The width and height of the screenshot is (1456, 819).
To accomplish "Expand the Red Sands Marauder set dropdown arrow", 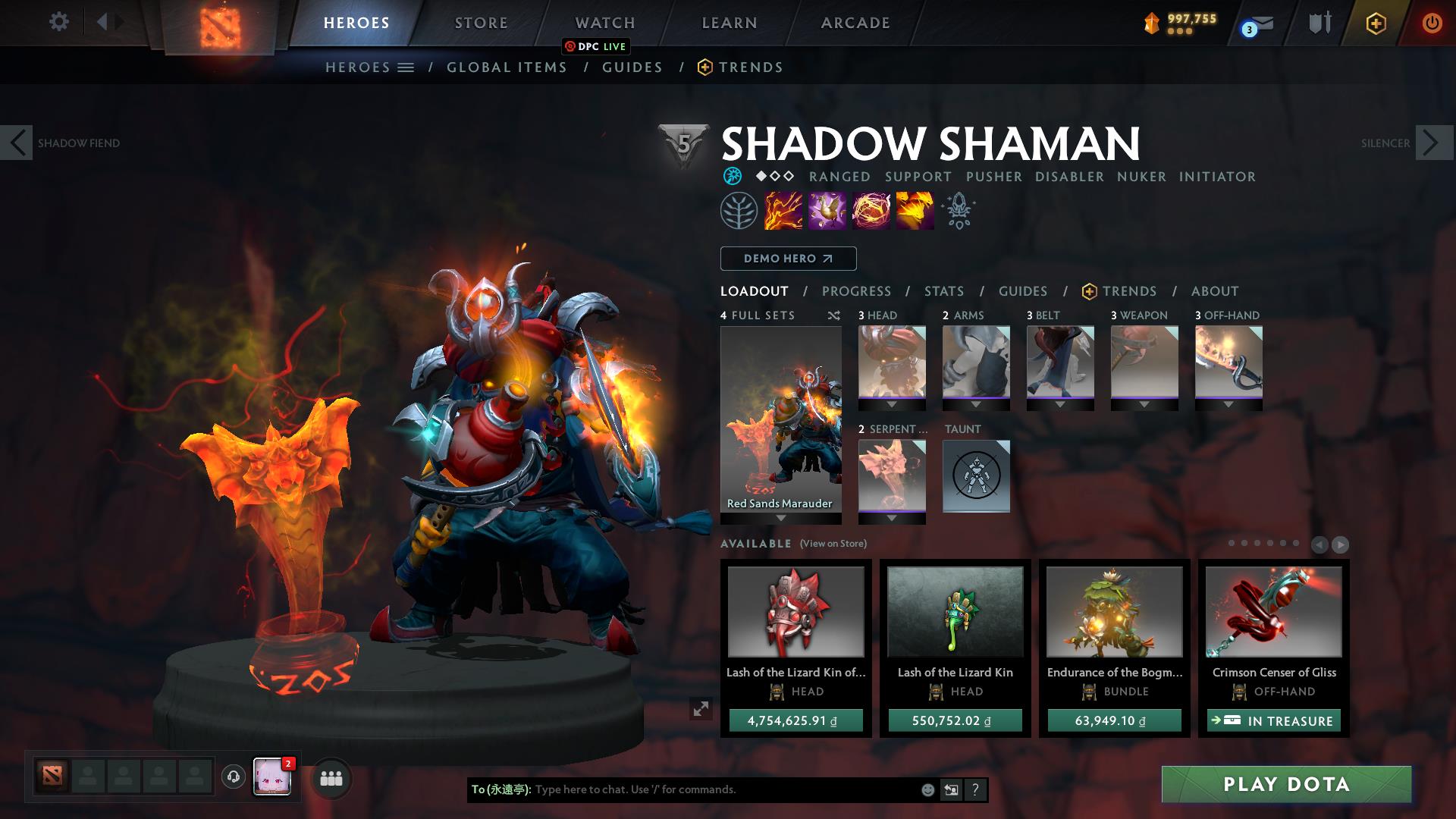I will tap(780, 520).
